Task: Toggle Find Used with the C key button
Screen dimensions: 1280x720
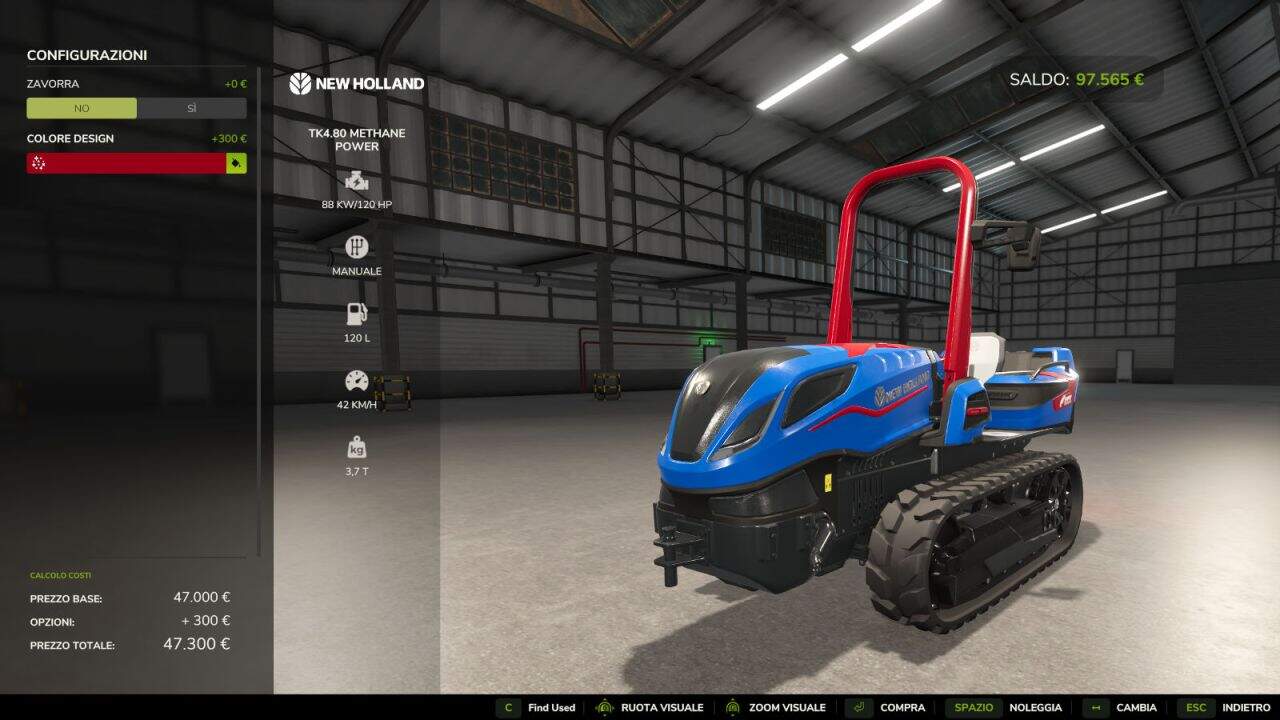Action: (x=508, y=707)
